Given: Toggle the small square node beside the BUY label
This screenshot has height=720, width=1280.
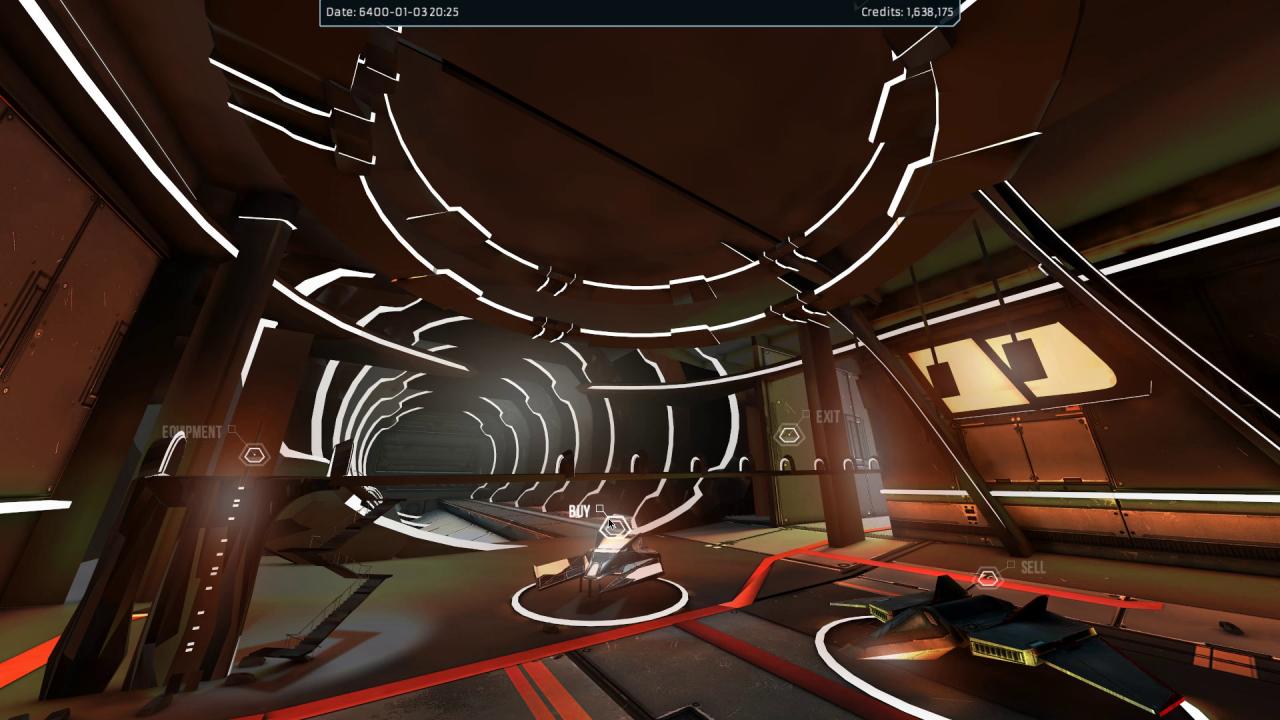Looking at the screenshot, I should 600,508.
